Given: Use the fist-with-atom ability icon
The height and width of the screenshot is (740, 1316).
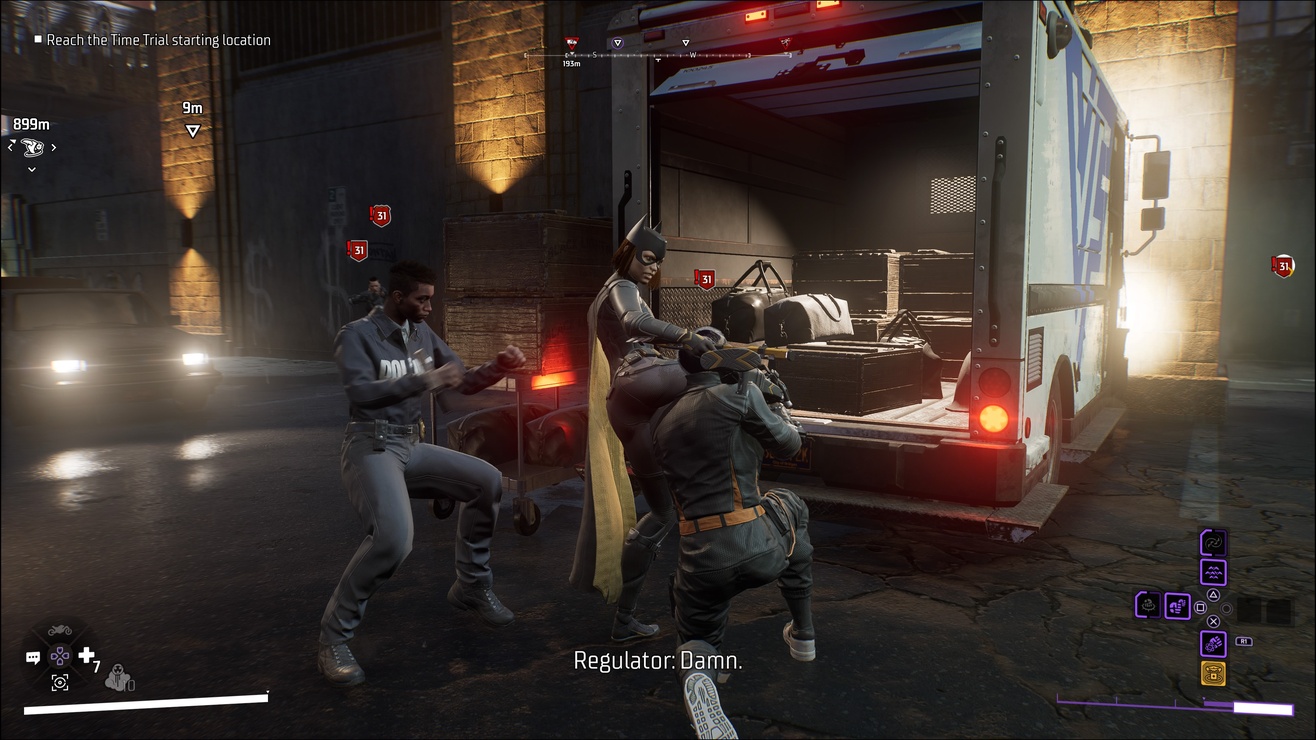Looking at the screenshot, I should click(x=1213, y=643).
